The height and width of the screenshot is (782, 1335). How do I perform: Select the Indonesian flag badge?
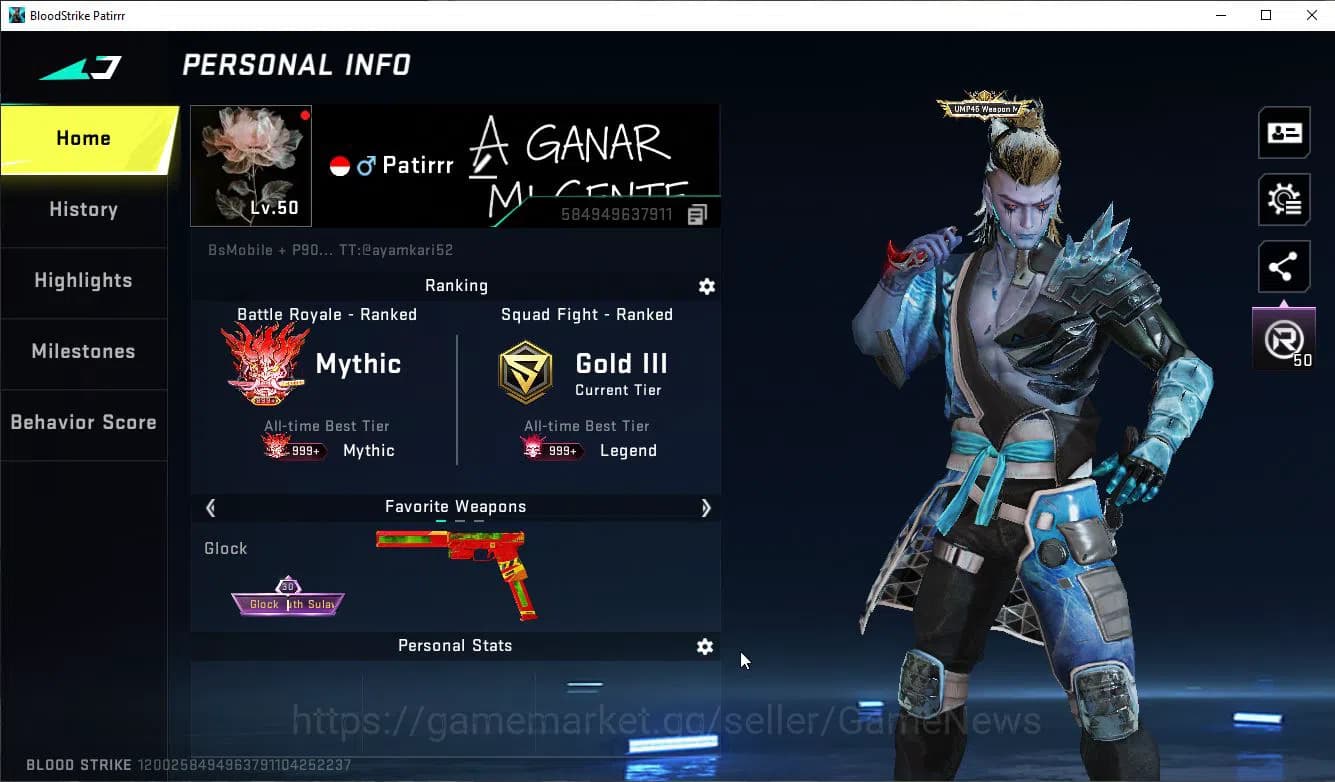[x=338, y=164]
